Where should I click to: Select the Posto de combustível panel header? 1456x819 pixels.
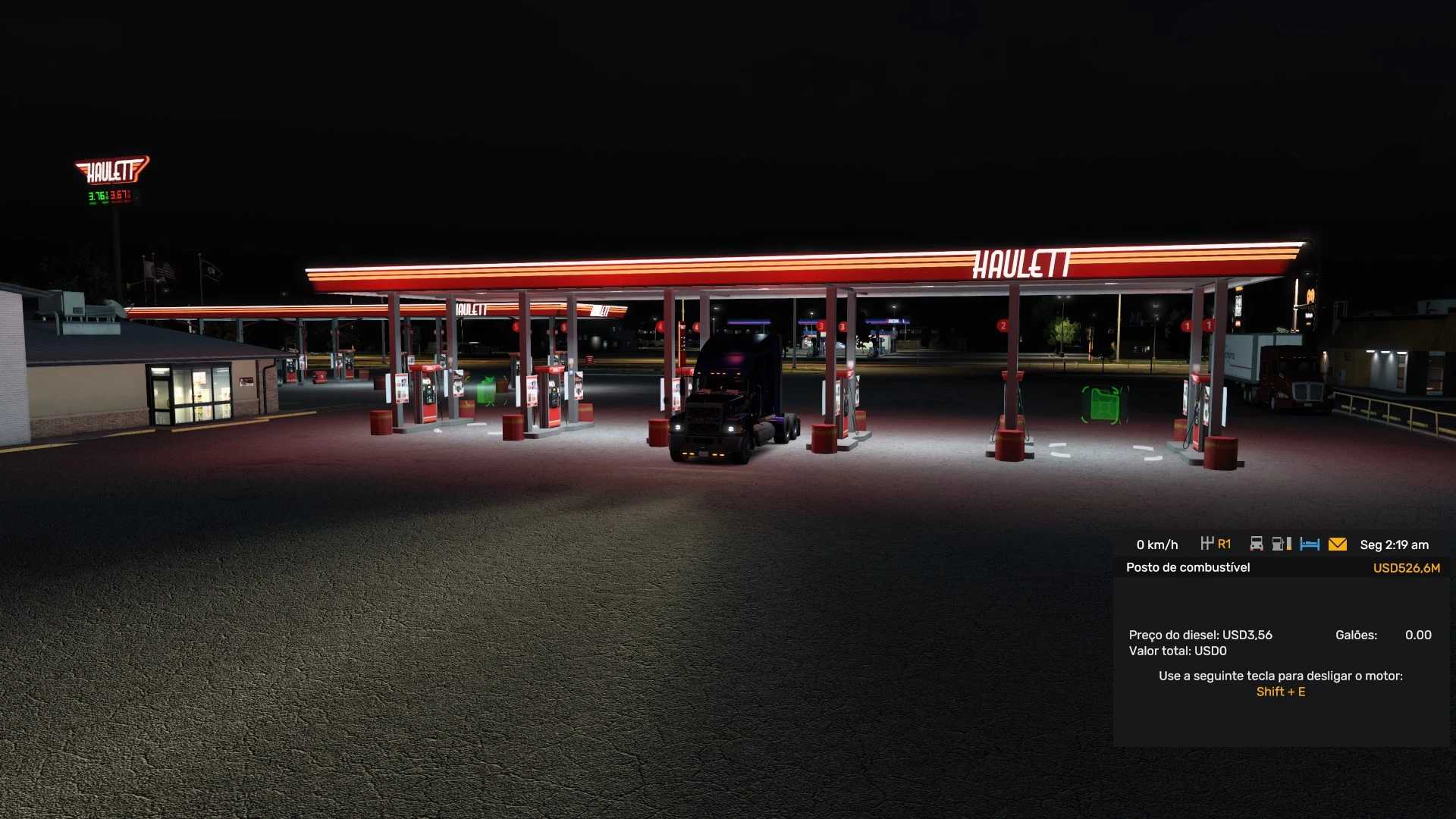[1188, 567]
